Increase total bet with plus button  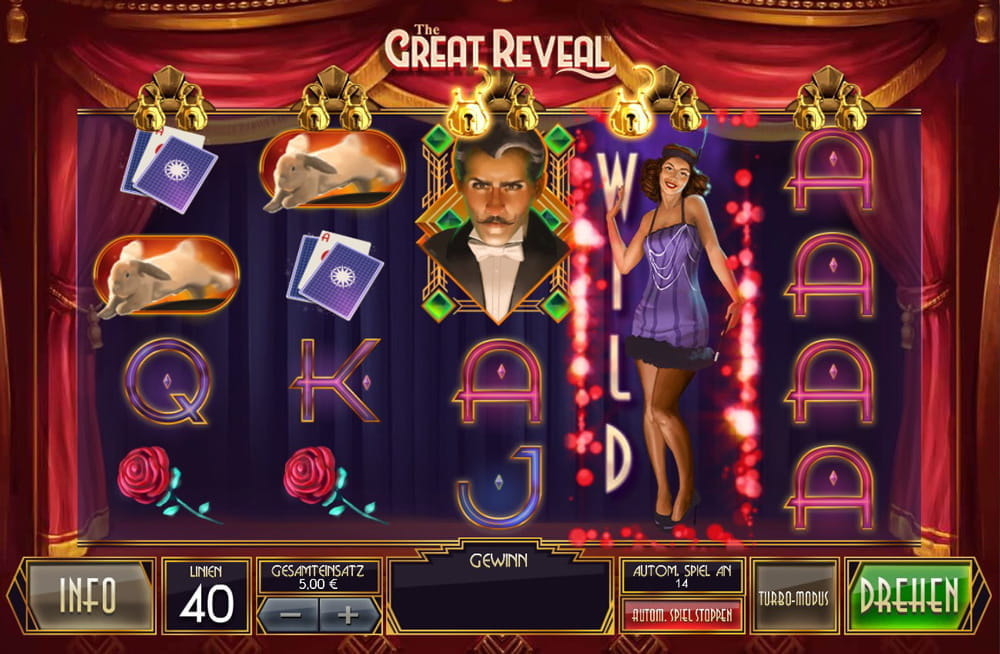coord(348,615)
